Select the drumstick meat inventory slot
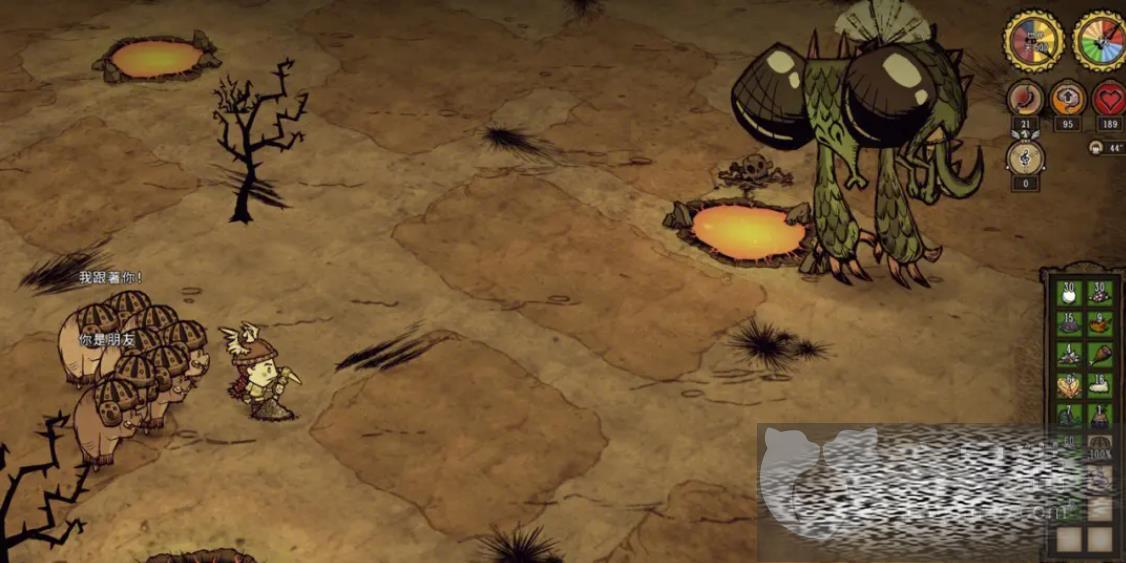The height and width of the screenshot is (563, 1126). pos(1099,354)
